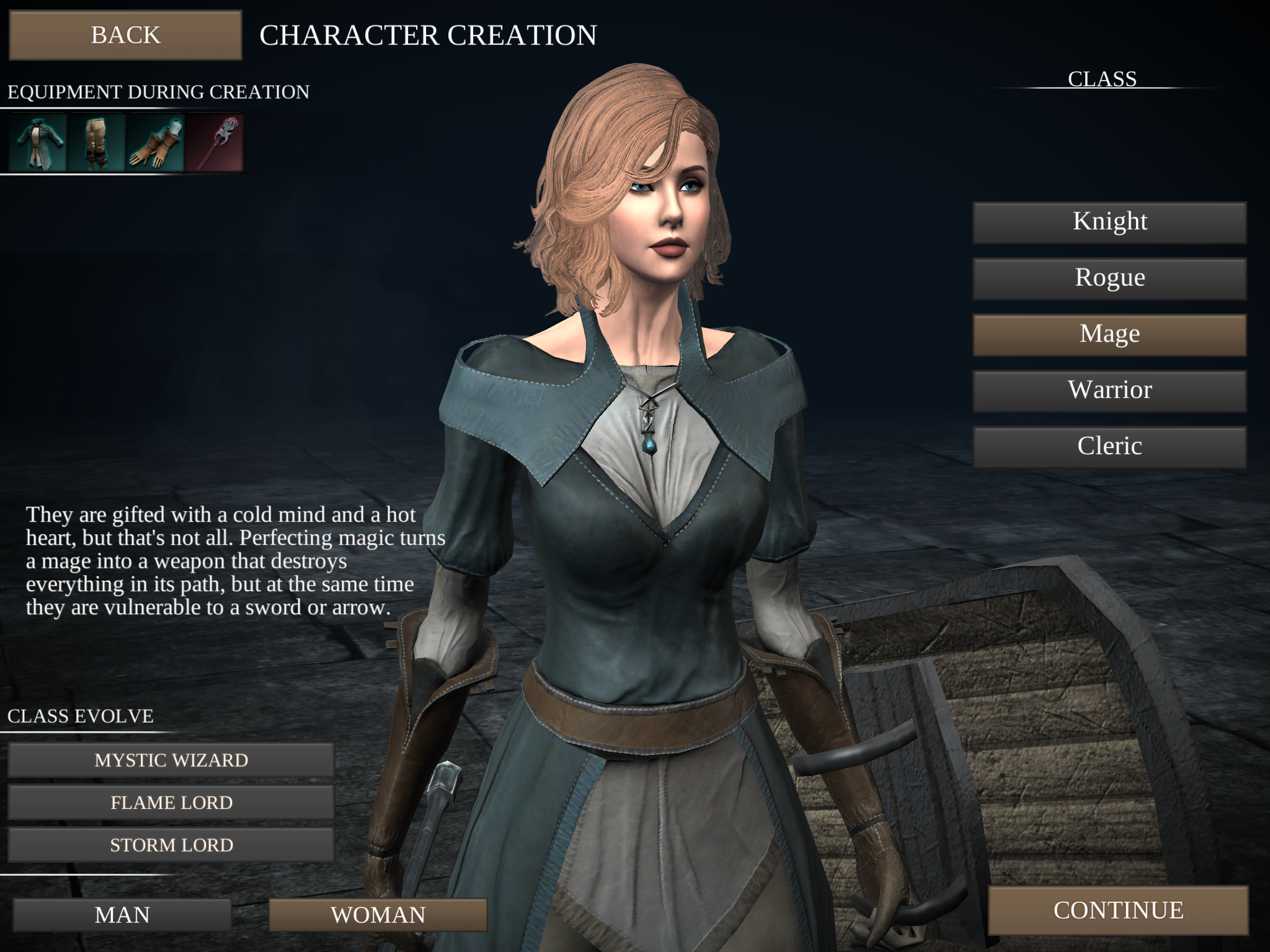Choose Flame Lord evolution
This screenshot has width=1270, height=952.
[x=172, y=802]
